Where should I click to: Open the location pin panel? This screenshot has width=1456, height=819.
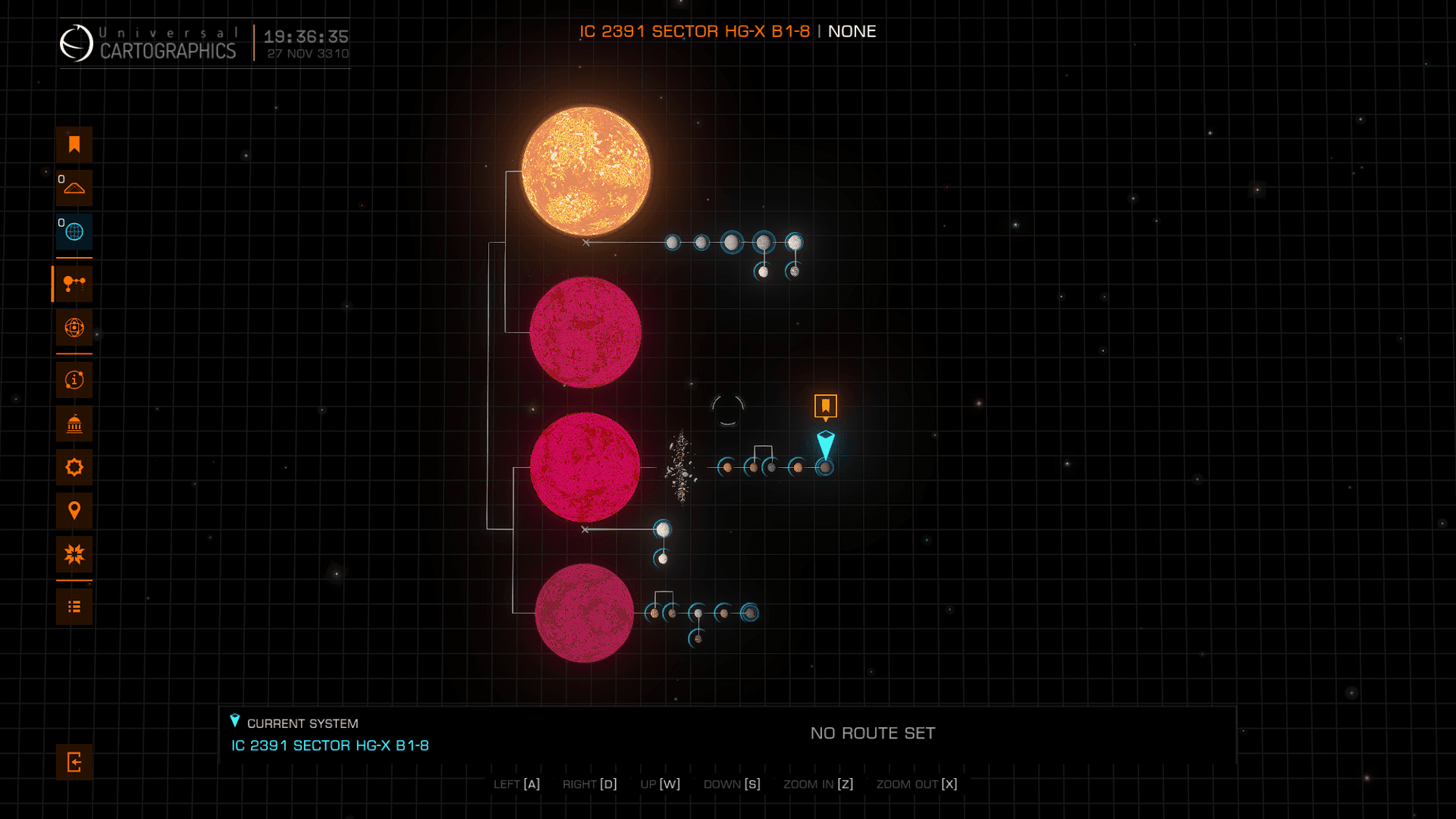[74, 510]
